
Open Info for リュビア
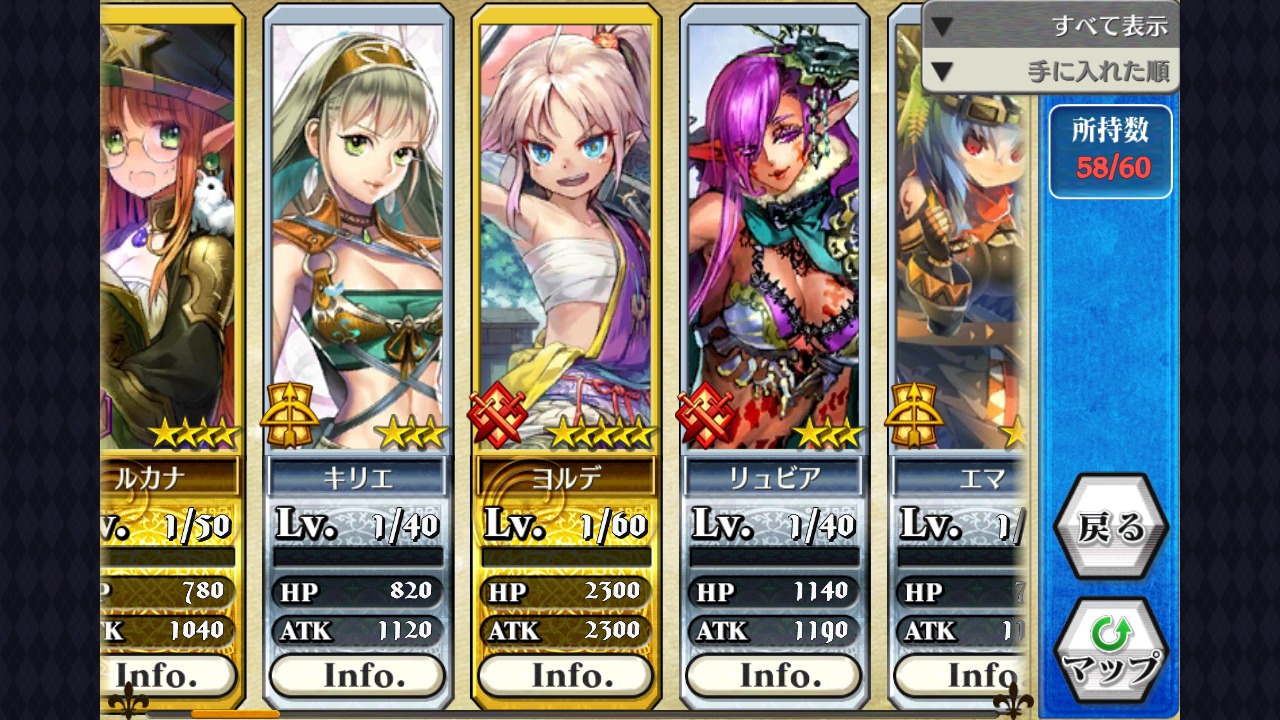coord(773,676)
